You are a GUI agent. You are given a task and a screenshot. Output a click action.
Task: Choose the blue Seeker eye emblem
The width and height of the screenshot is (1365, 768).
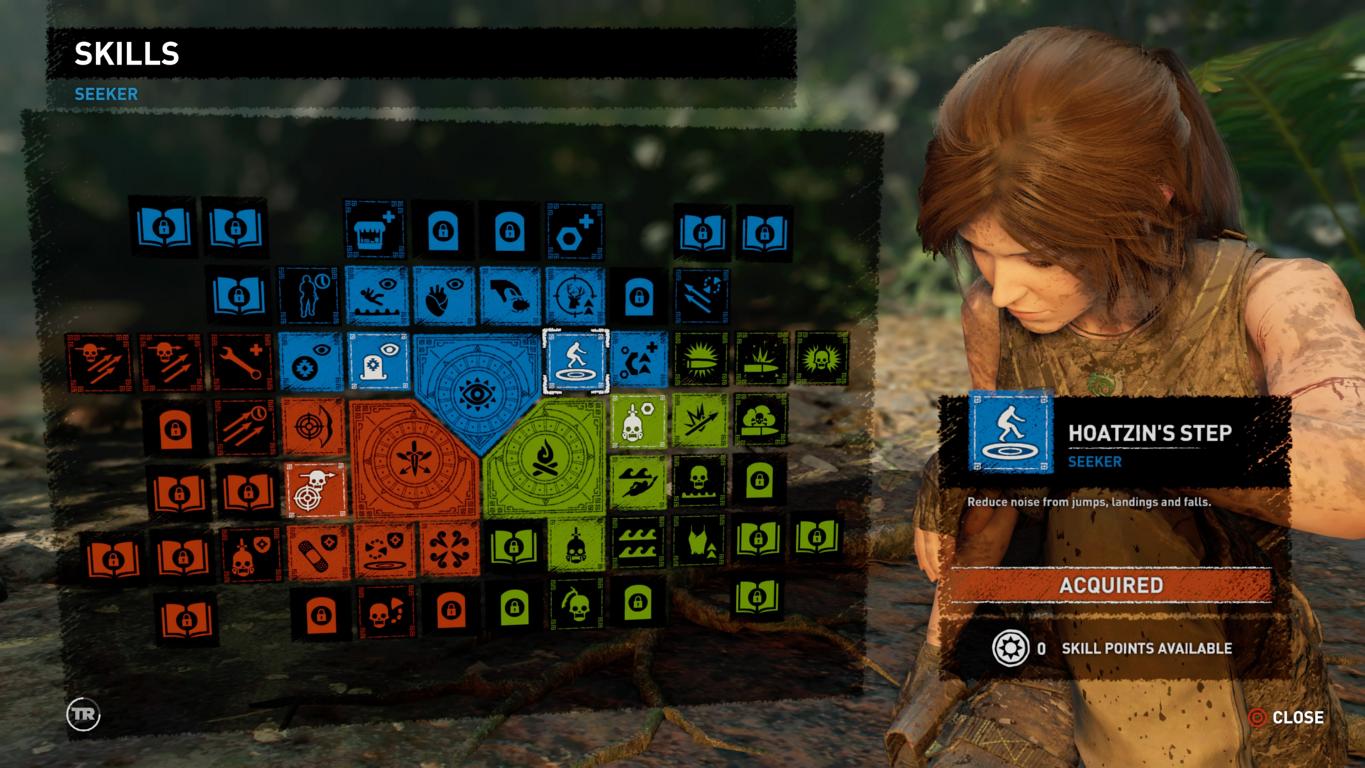point(475,390)
